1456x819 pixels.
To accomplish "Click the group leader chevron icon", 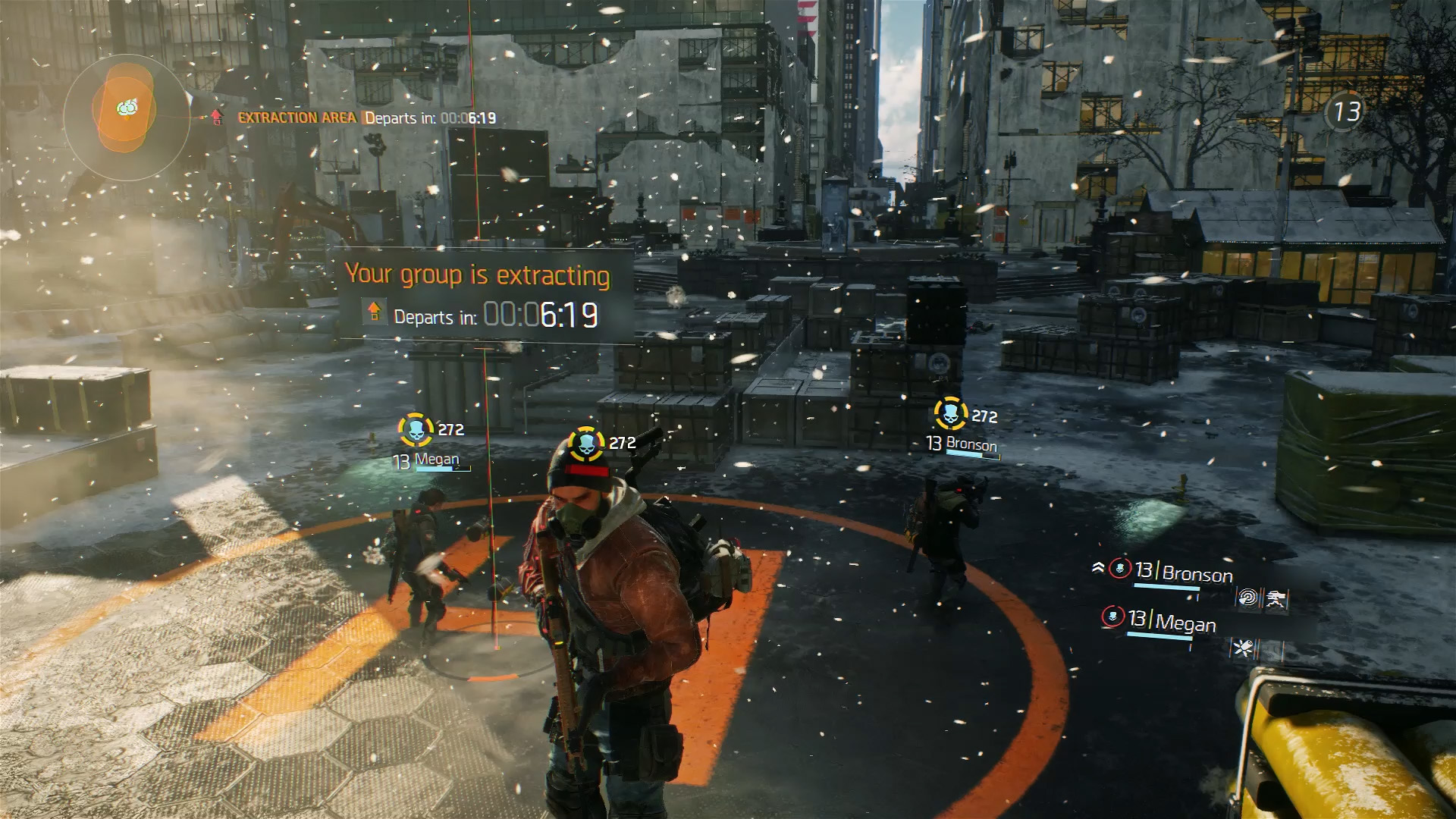I will (1097, 567).
